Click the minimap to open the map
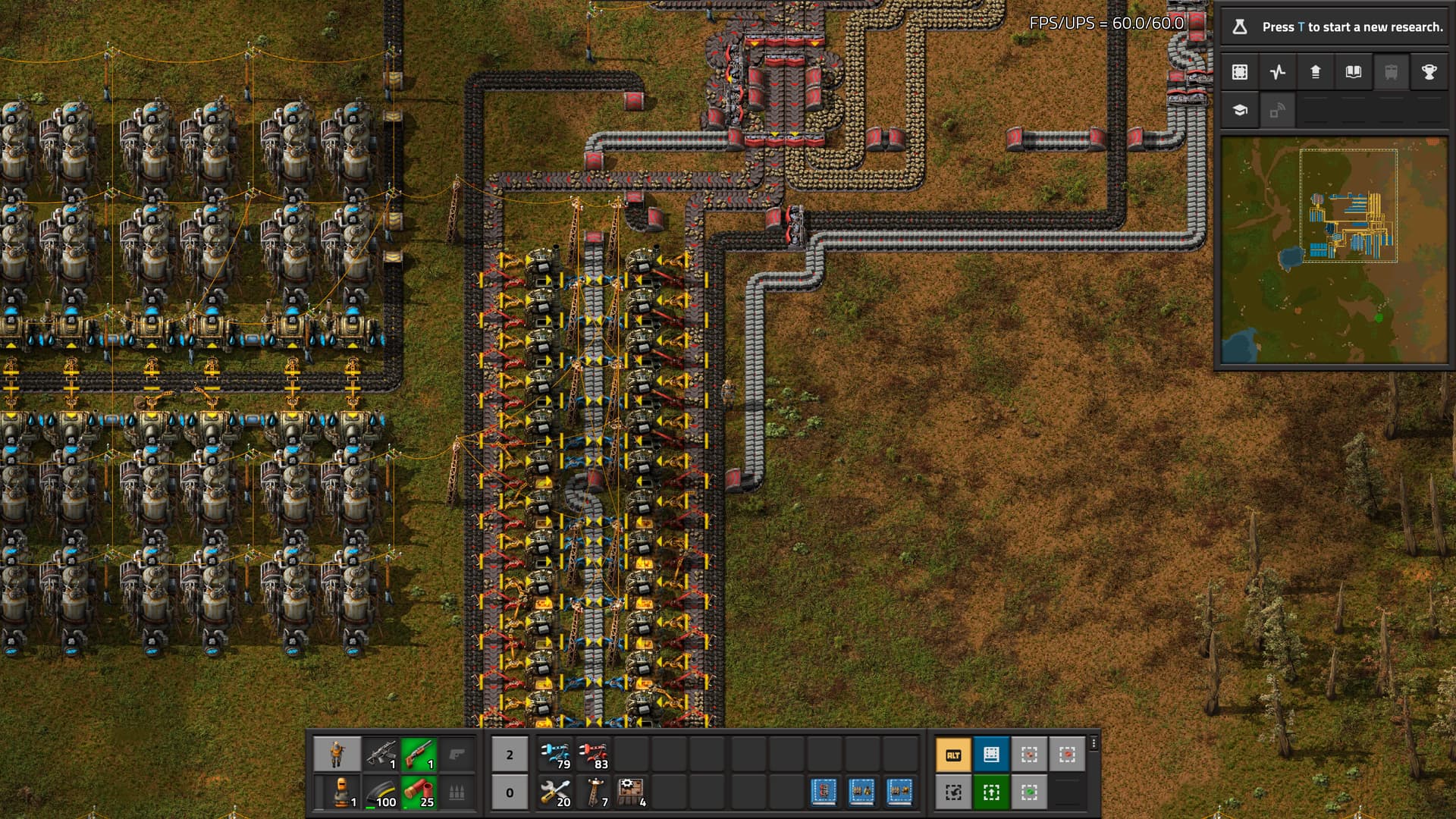The image size is (1456, 819). click(x=1334, y=250)
